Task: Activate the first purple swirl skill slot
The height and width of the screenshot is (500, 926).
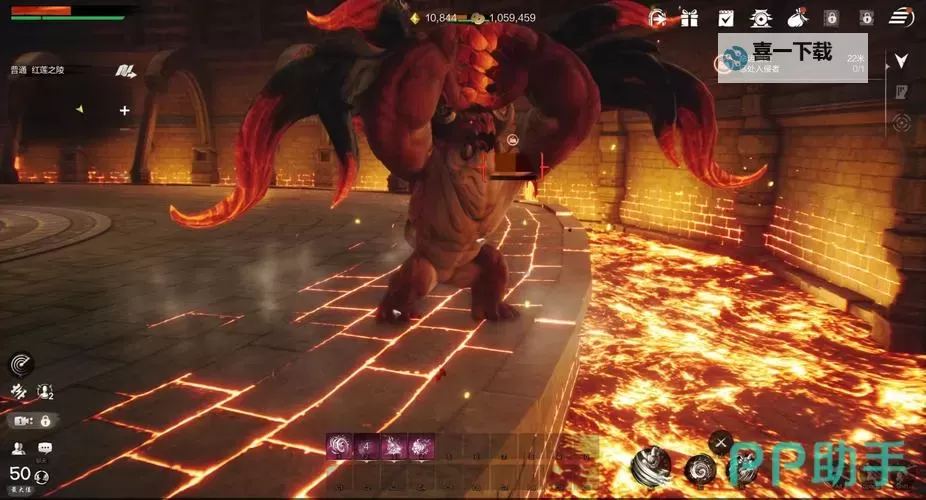Action: pyautogui.click(x=340, y=446)
